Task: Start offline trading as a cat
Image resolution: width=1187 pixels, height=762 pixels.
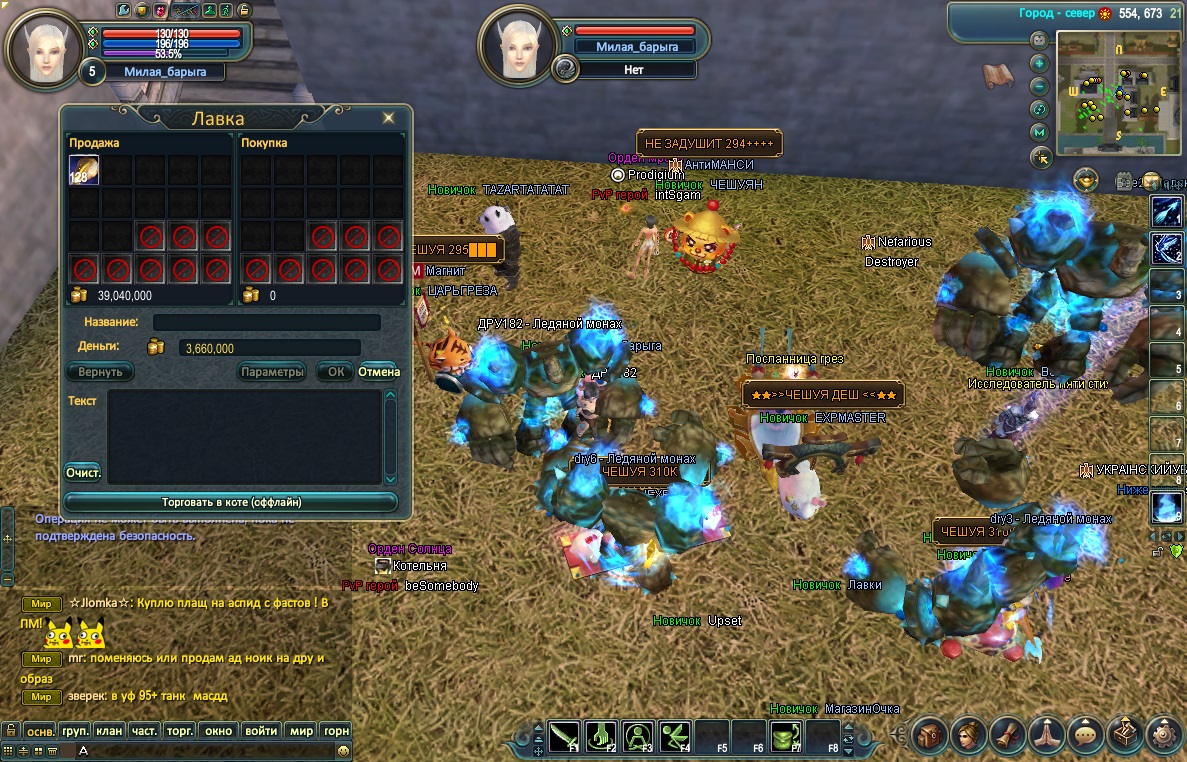Action: pos(231,502)
